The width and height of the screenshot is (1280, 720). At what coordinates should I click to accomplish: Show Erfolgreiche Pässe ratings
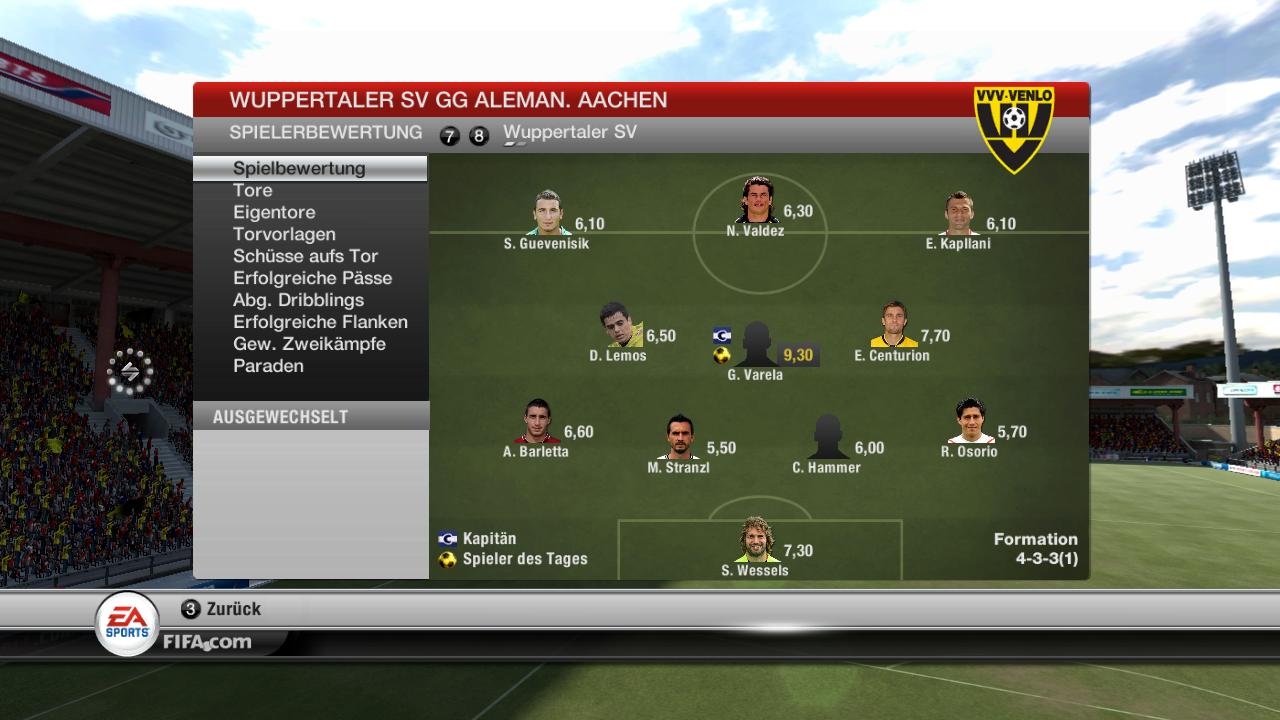pos(312,278)
